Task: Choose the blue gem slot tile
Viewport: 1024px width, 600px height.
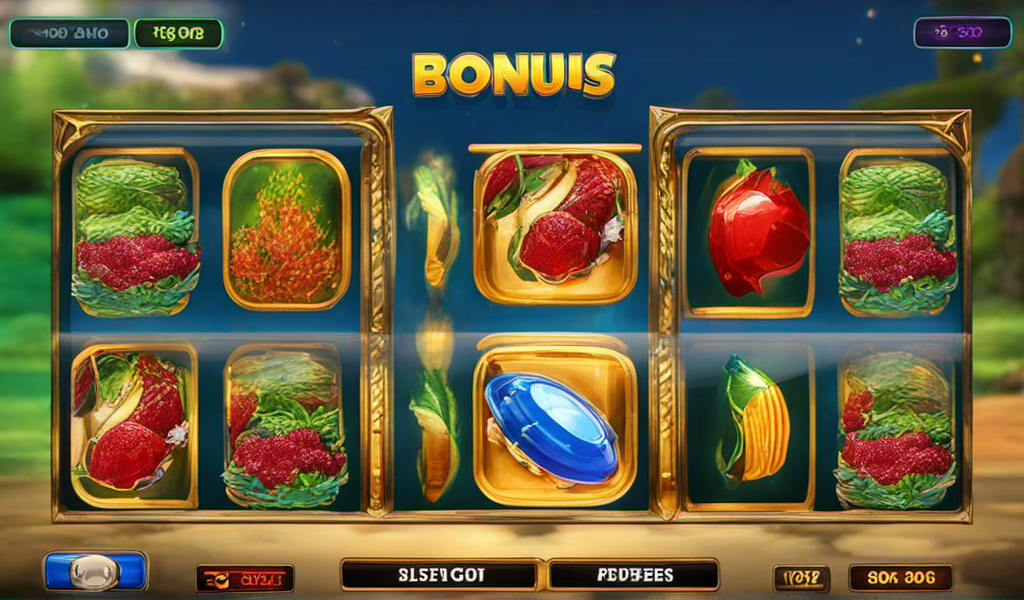Action: click(x=553, y=424)
